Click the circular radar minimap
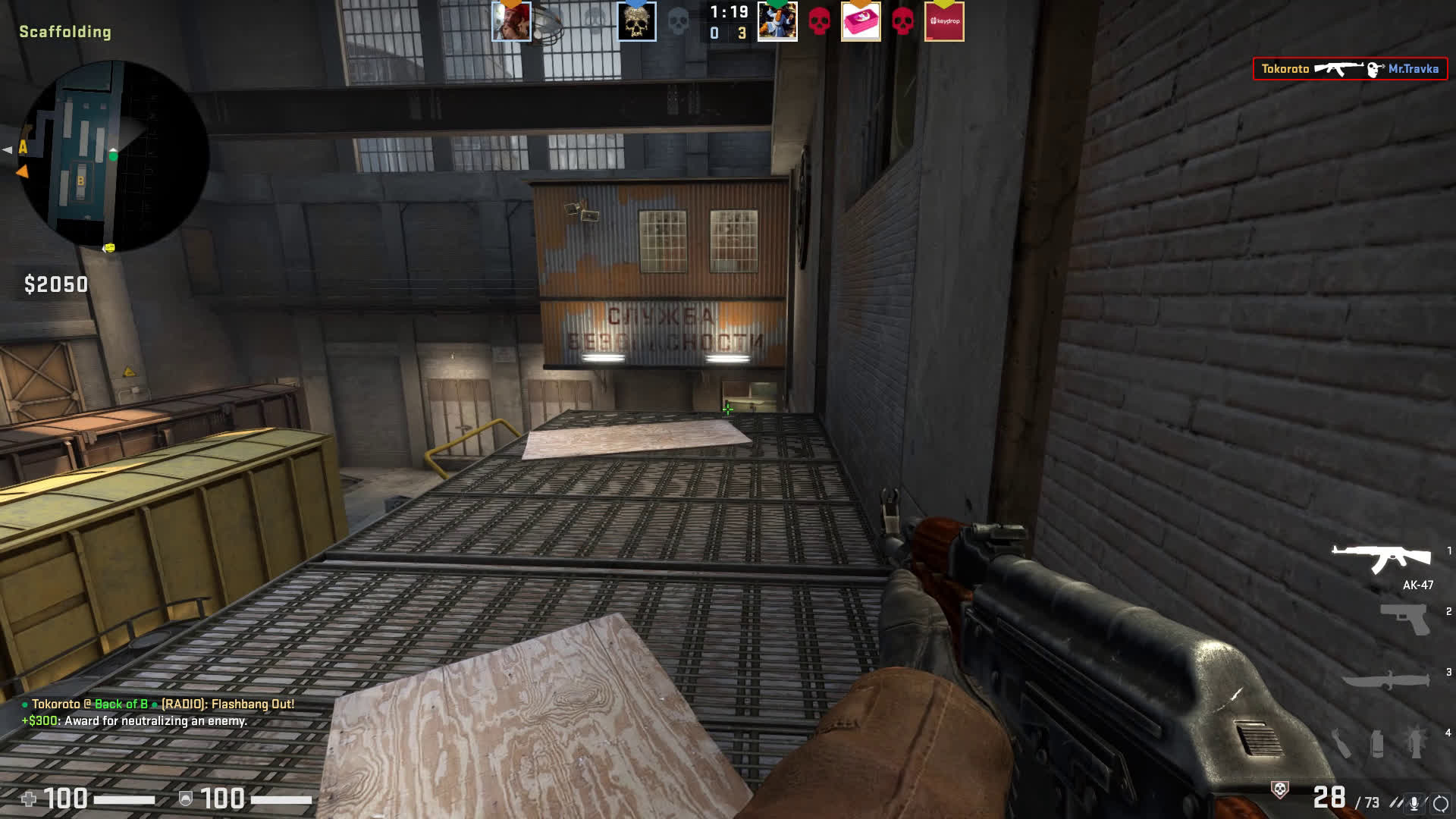Image resolution: width=1456 pixels, height=819 pixels. [114, 156]
